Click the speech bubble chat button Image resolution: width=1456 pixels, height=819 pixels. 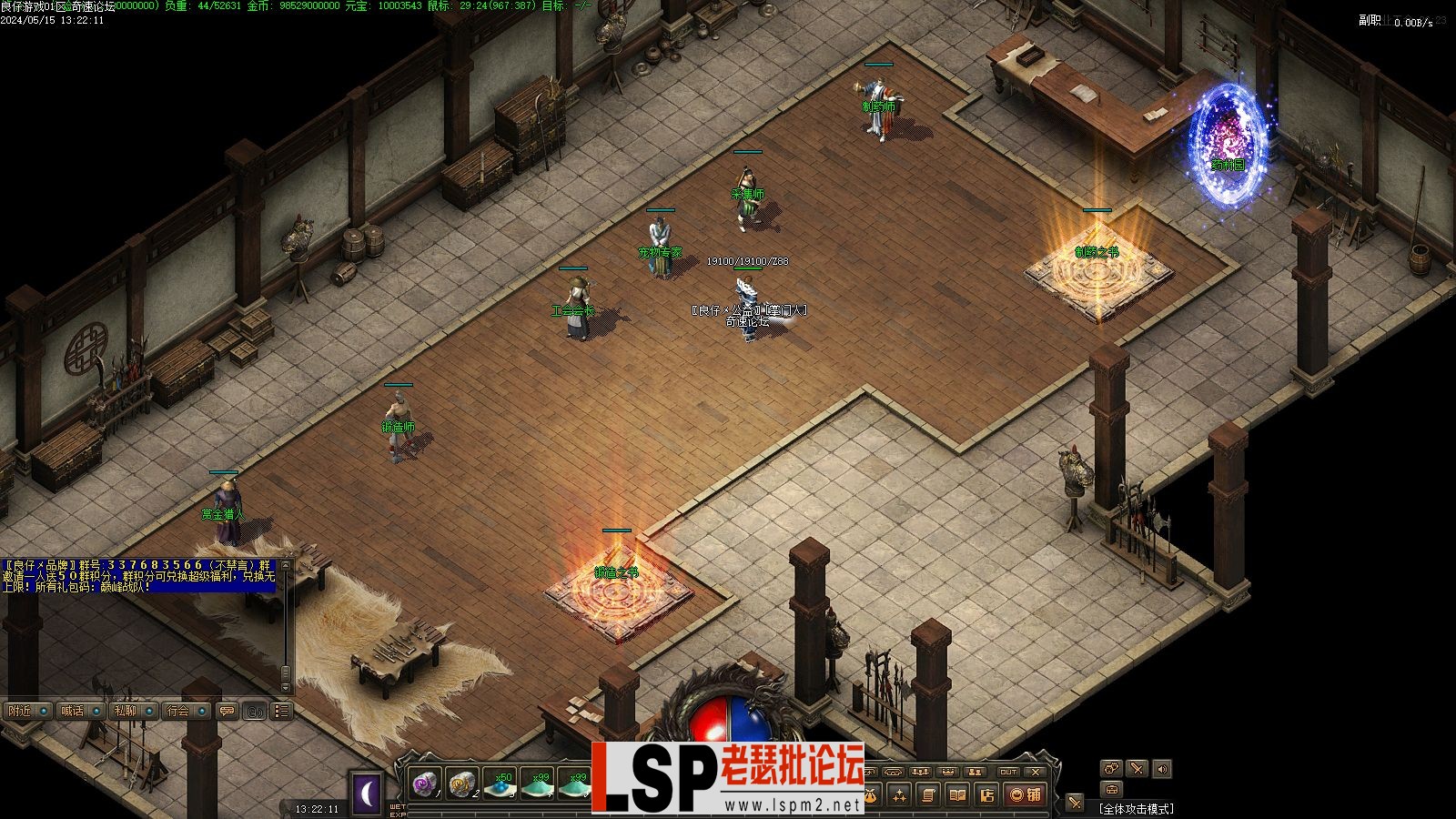click(x=227, y=711)
